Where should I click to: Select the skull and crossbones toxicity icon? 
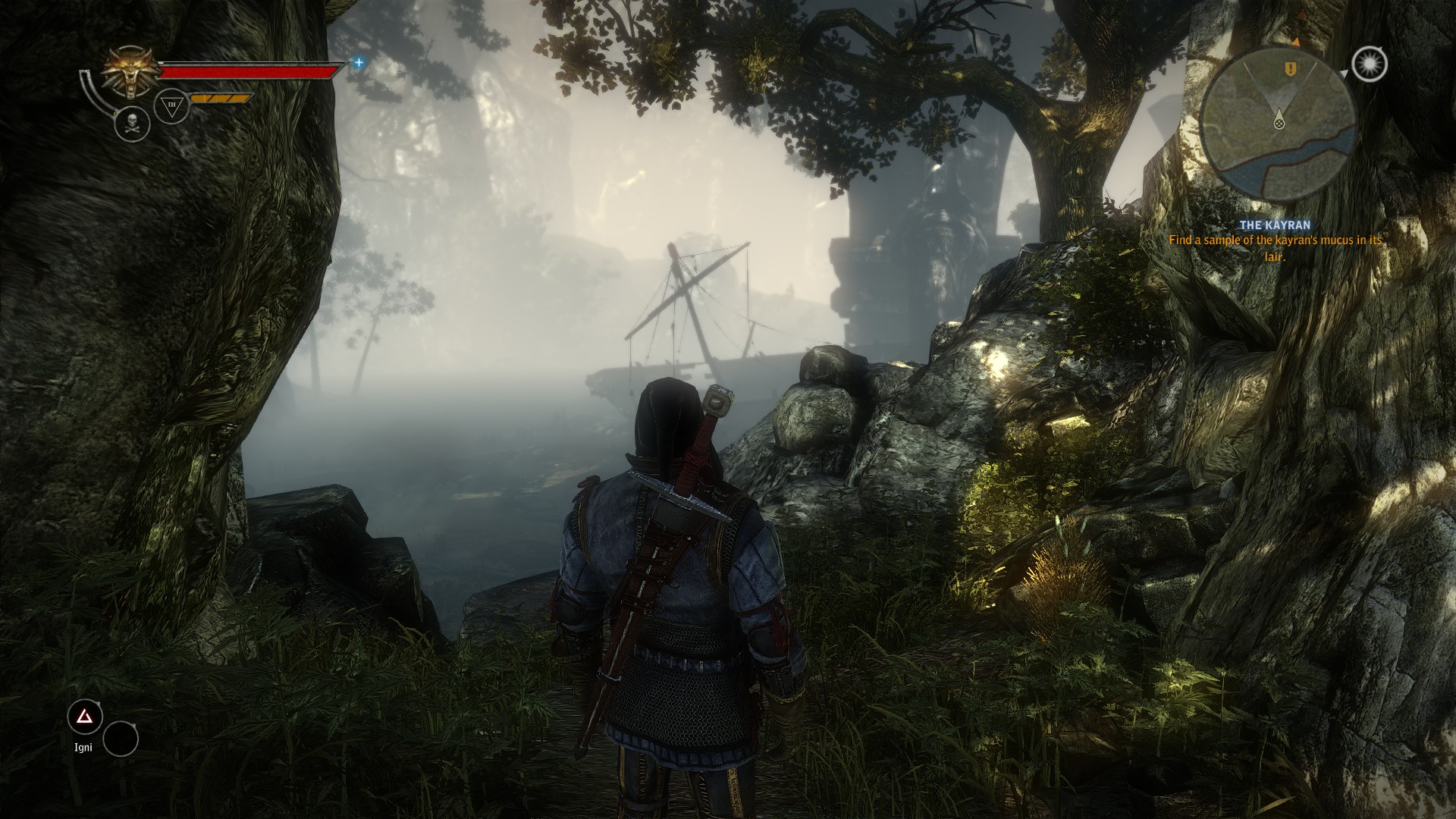[132, 124]
